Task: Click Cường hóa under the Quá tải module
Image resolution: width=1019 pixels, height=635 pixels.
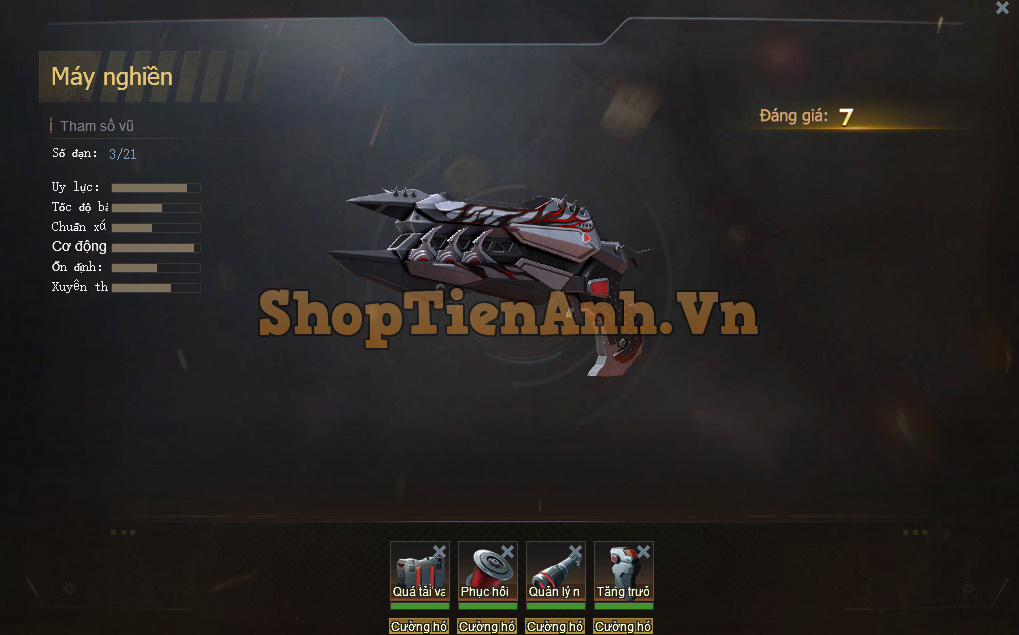Action: click(x=419, y=627)
